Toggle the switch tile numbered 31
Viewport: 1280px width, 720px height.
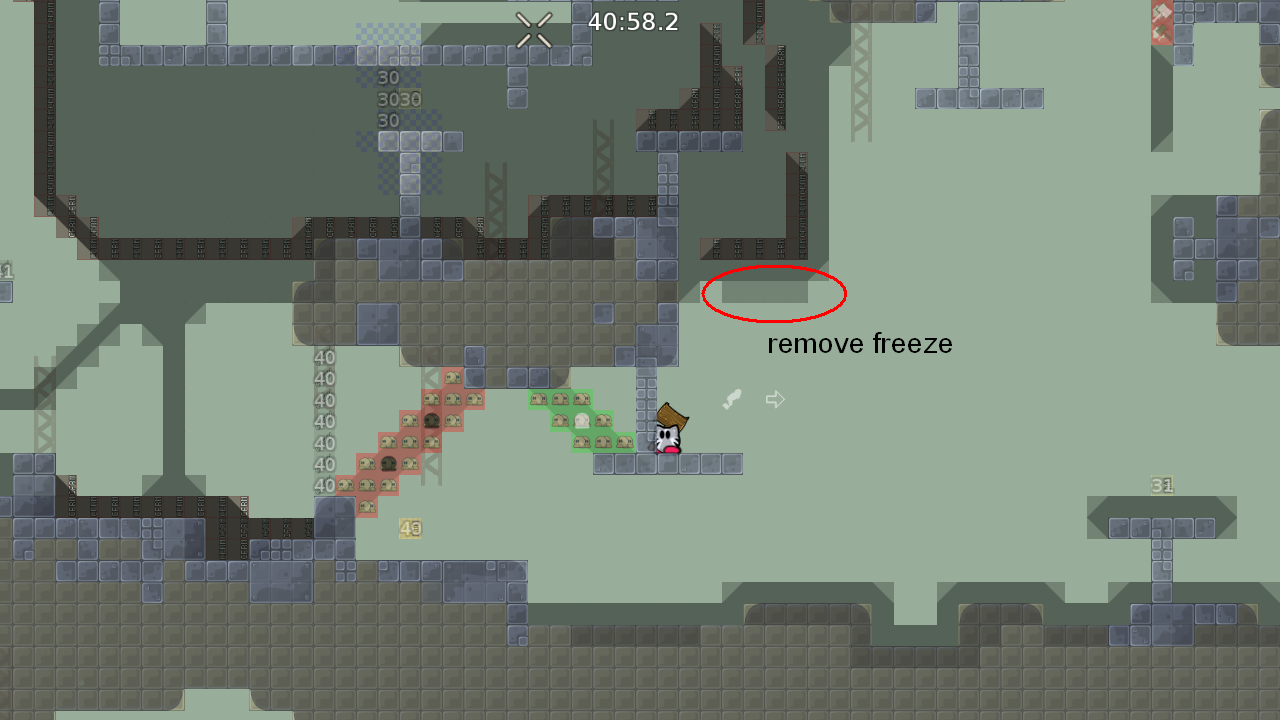(x=1161, y=485)
